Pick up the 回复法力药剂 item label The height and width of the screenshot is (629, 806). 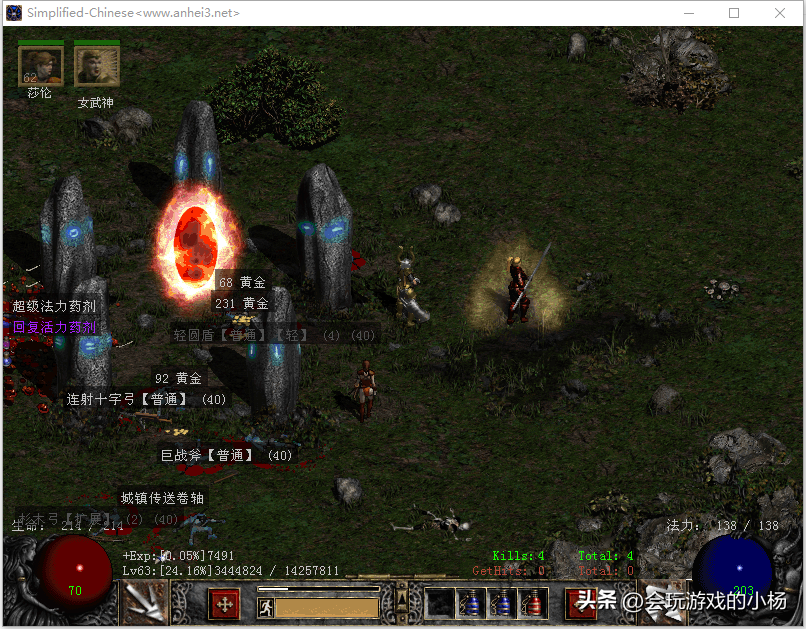(54, 327)
